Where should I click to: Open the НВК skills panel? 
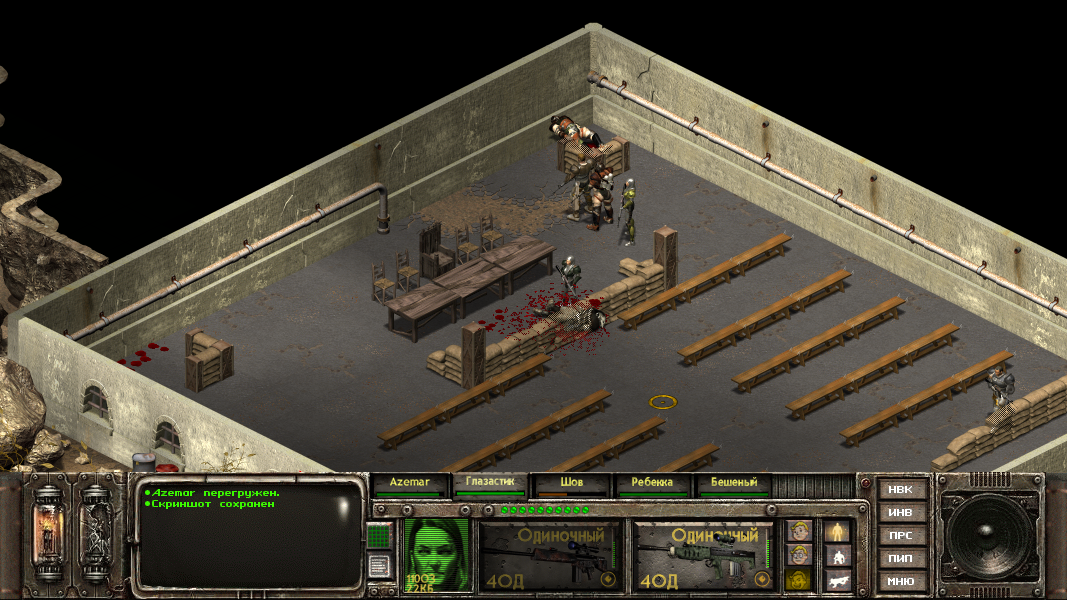click(900, 490)
